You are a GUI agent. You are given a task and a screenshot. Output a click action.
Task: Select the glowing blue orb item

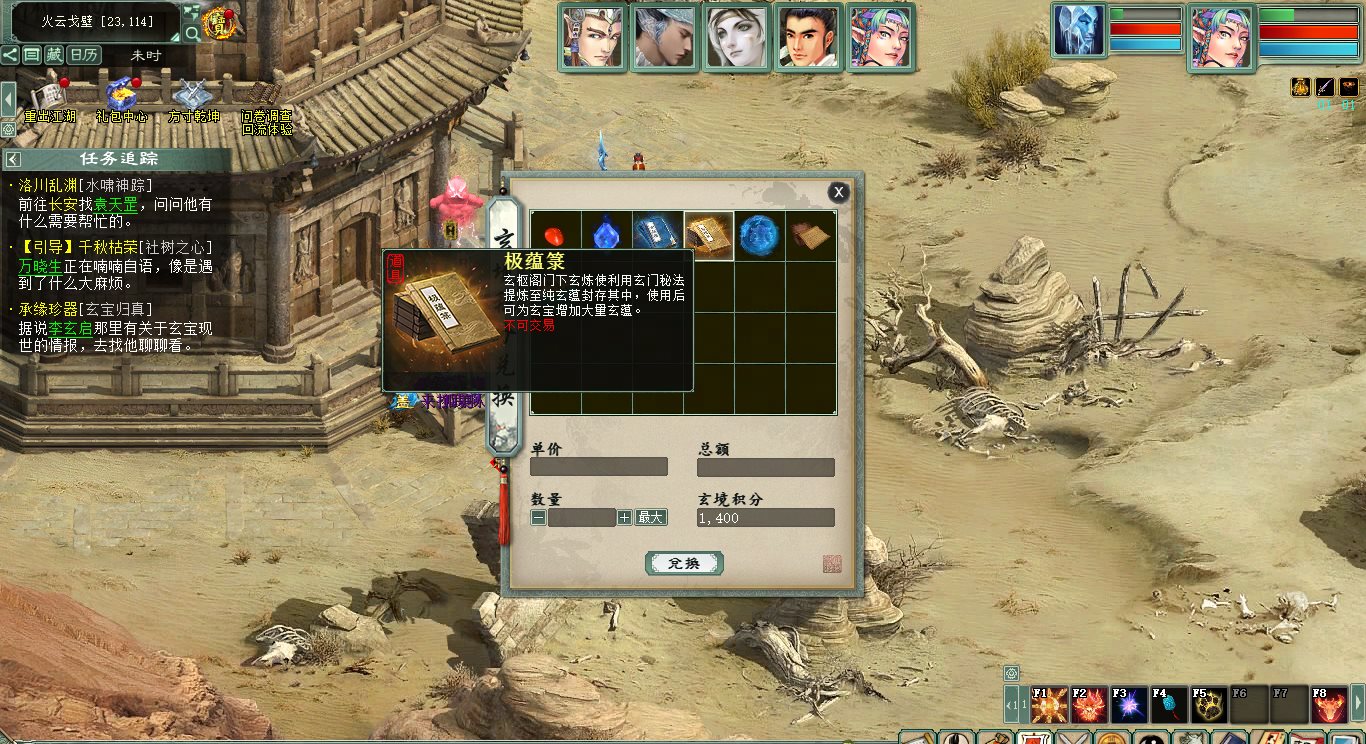pyautogui.click(x=759, y=236)
